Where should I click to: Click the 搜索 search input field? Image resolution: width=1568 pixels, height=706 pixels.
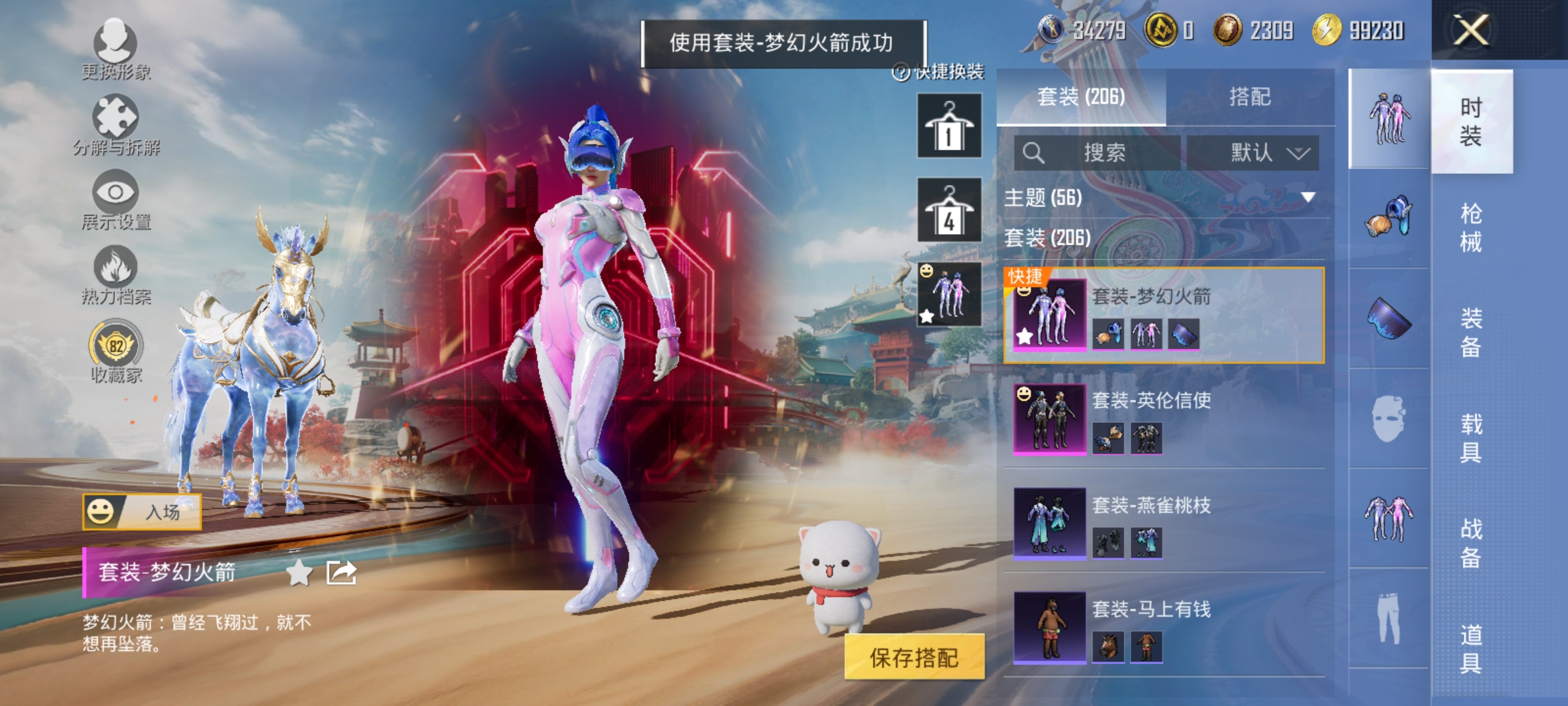pyautogui.click(x=1098, y=151)
